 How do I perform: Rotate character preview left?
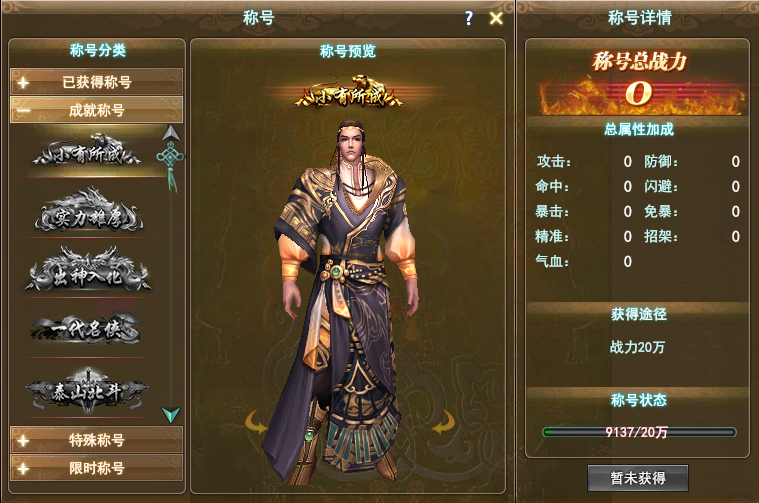(x=258, y=424)
